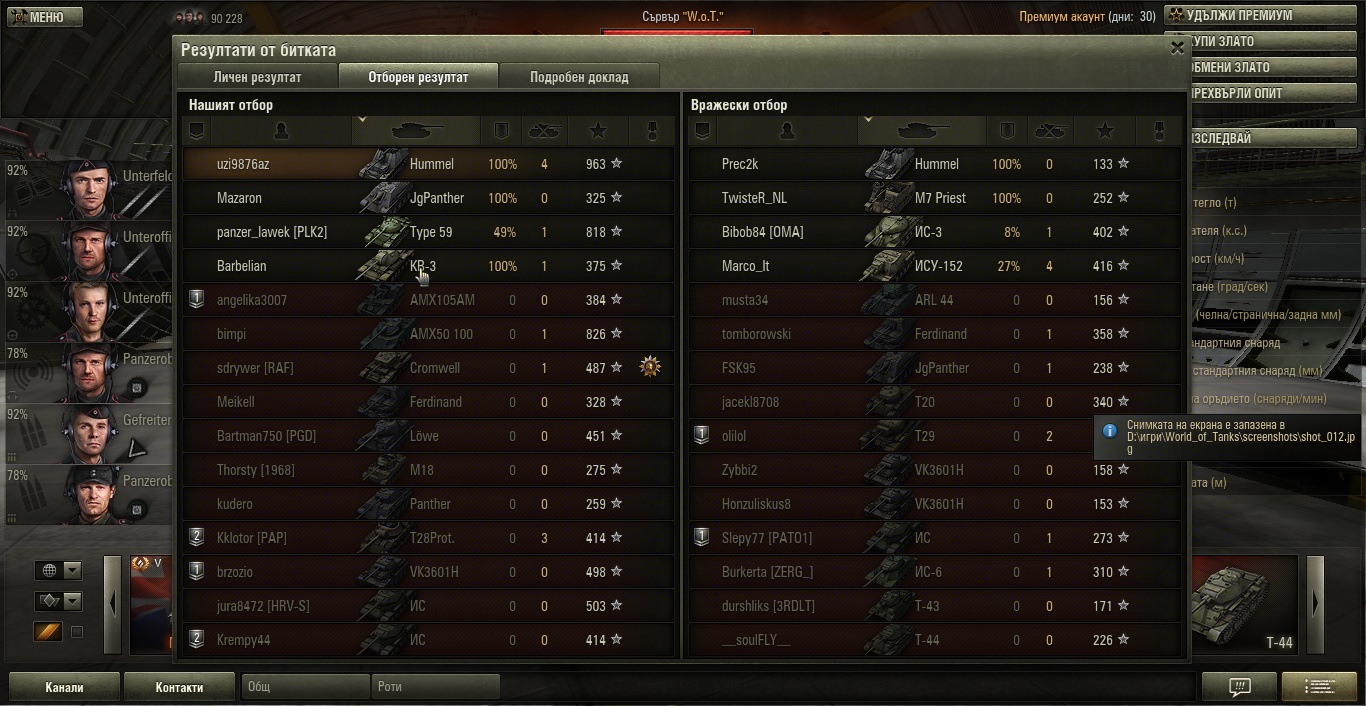Sort our team by experience star column
The width and height of the screenshot is (1366, 706).
(598, 130)
